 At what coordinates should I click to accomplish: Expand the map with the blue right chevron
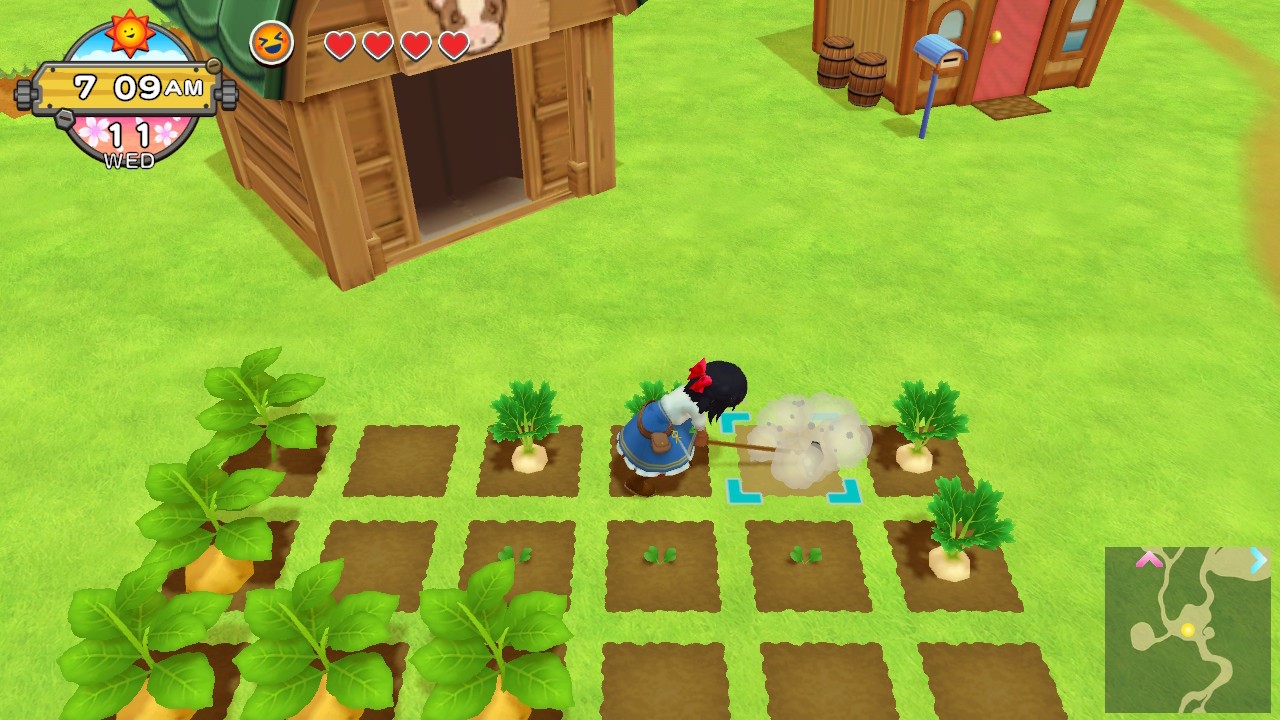tap(1259, 561)
